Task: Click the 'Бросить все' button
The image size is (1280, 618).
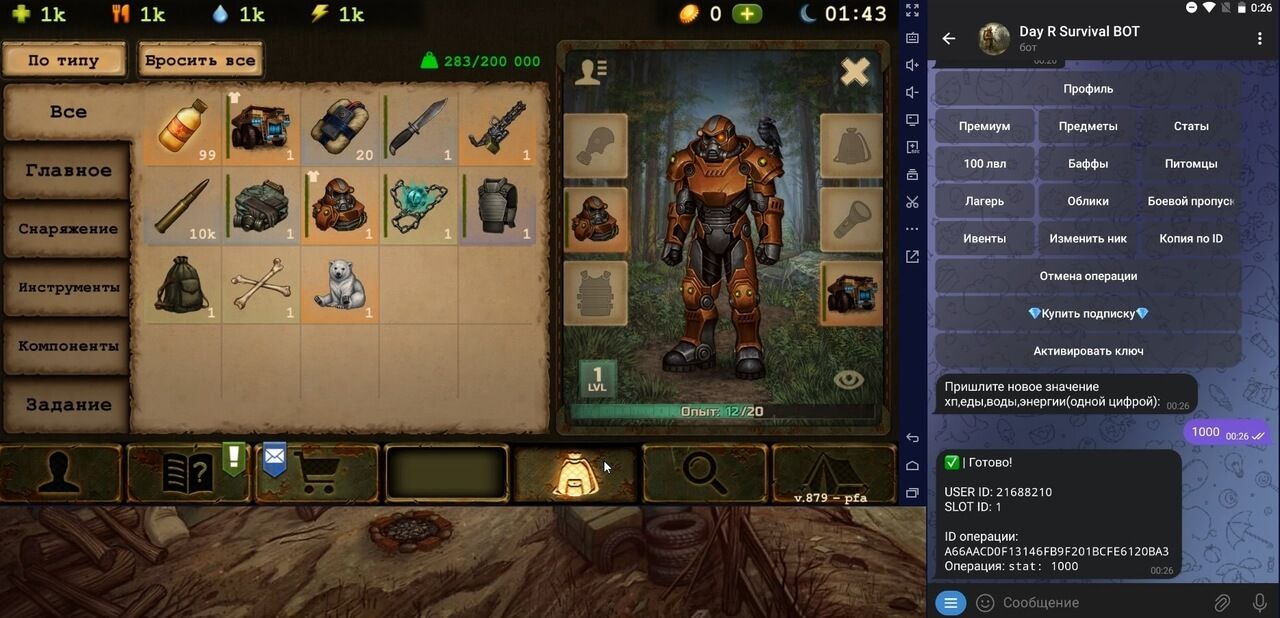Action: [200, 60]
